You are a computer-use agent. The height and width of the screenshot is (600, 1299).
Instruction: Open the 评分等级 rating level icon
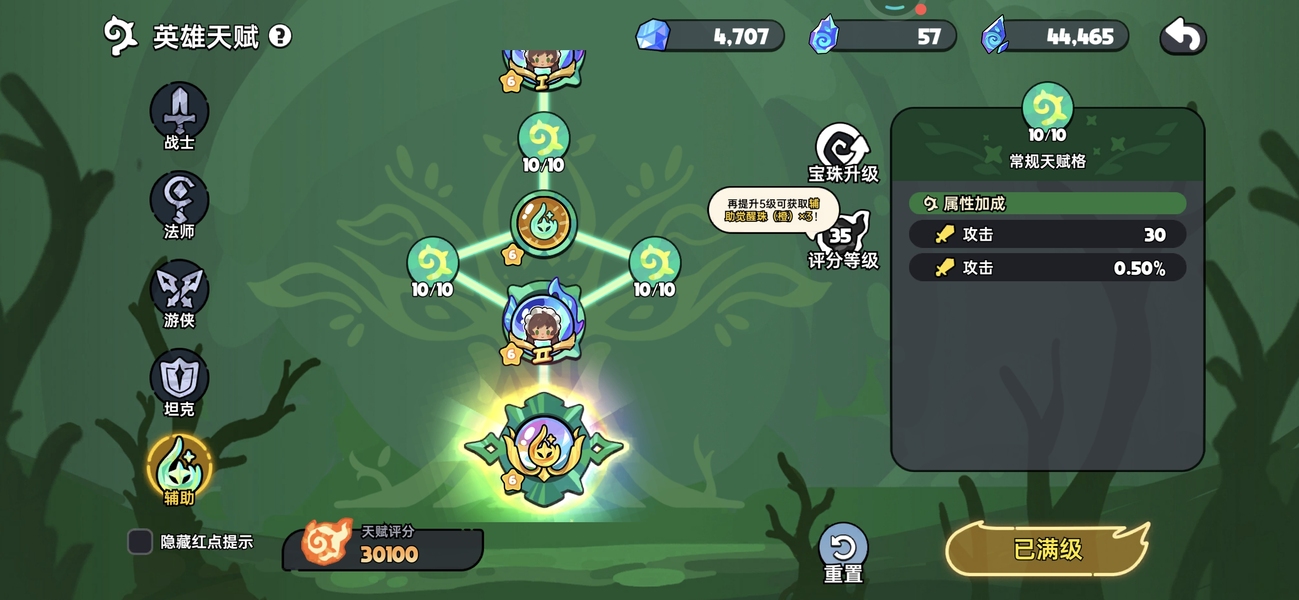(842, 238)
